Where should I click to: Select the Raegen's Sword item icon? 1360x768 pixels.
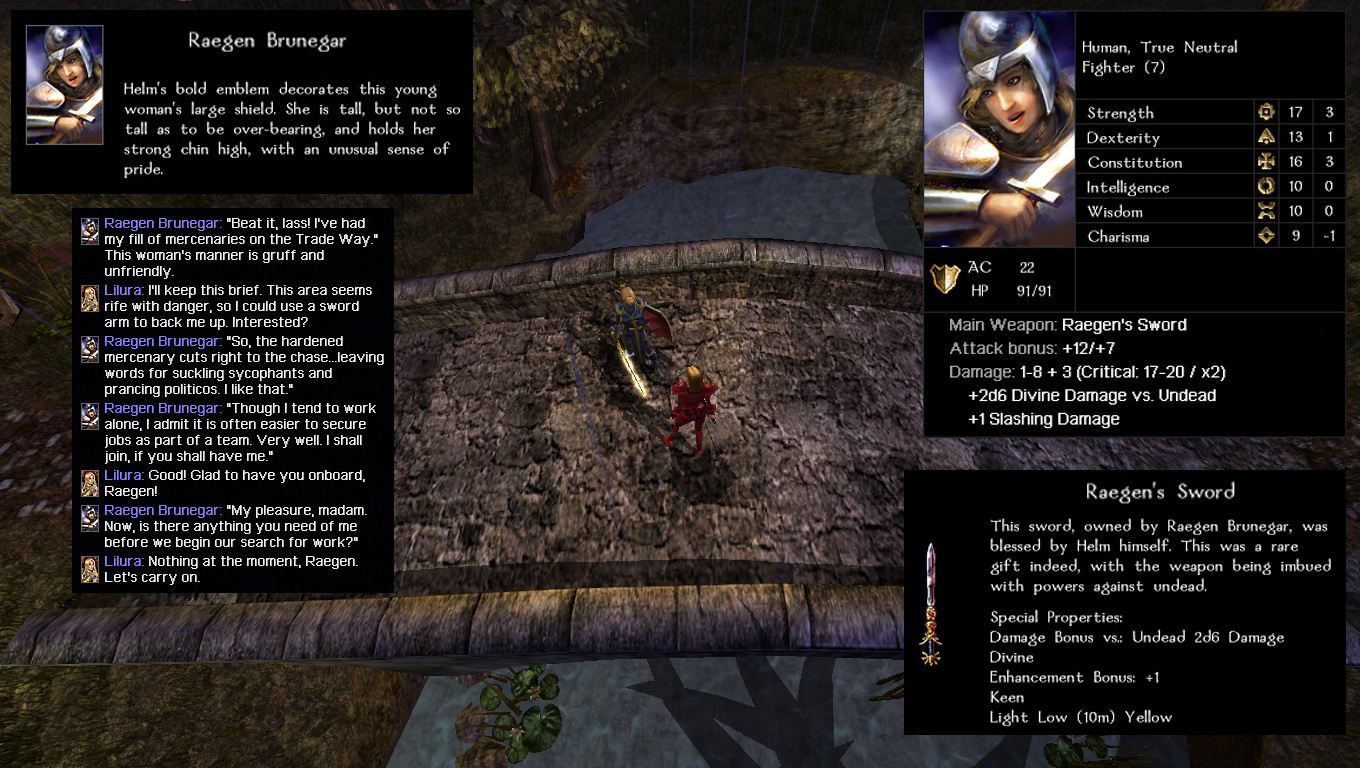(930, 600)
